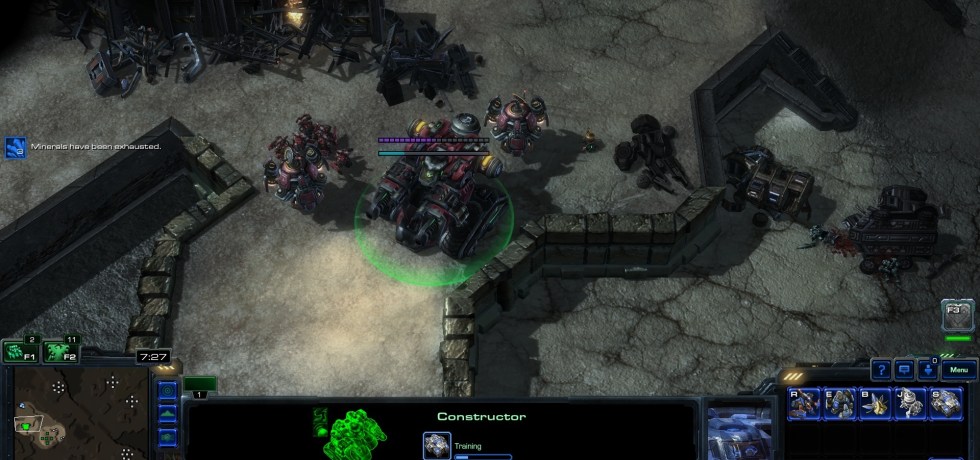Open the help question mark panel

click(x=881, y=370)
